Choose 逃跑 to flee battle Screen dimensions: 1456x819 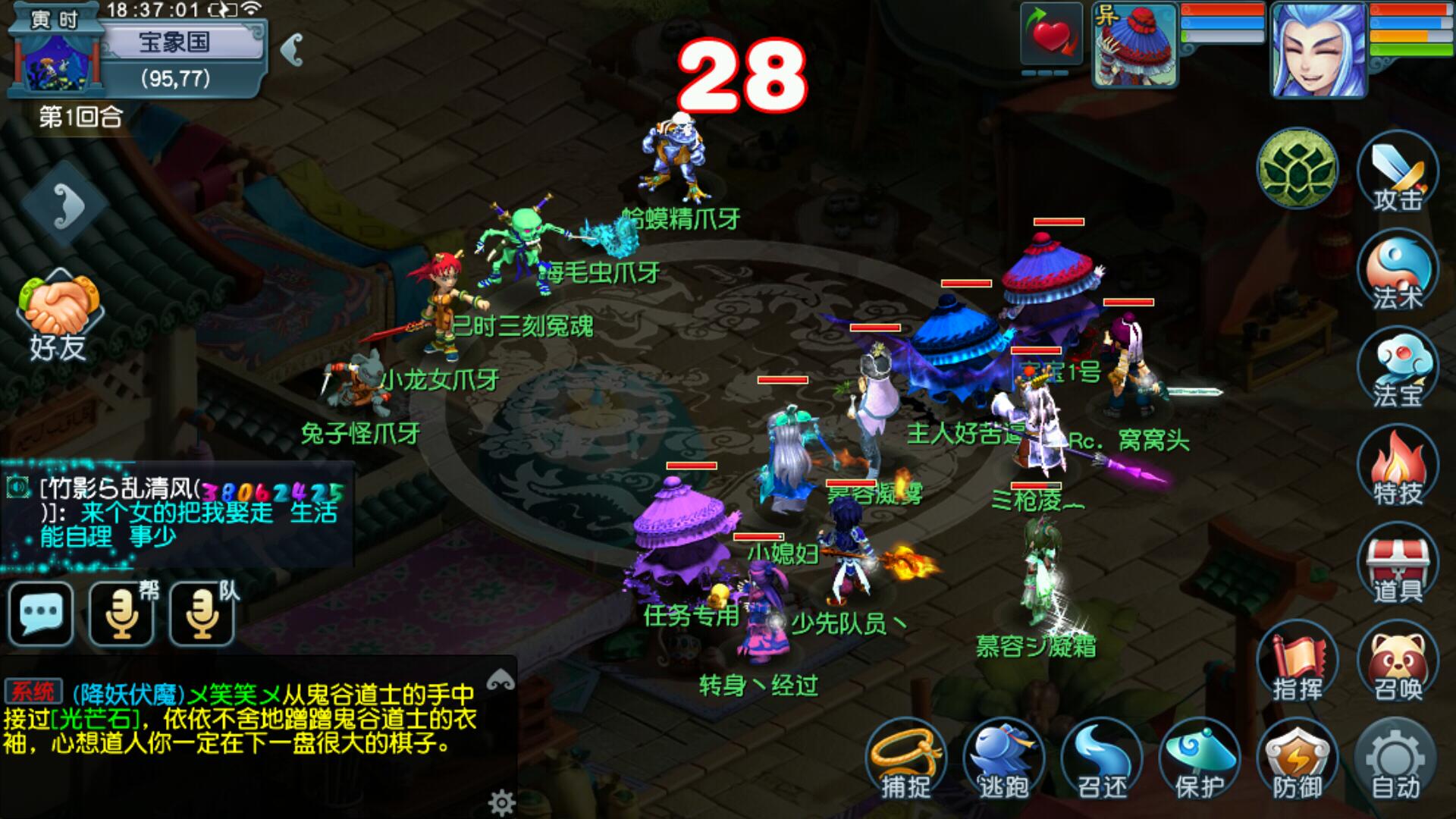click(1003, 760)
